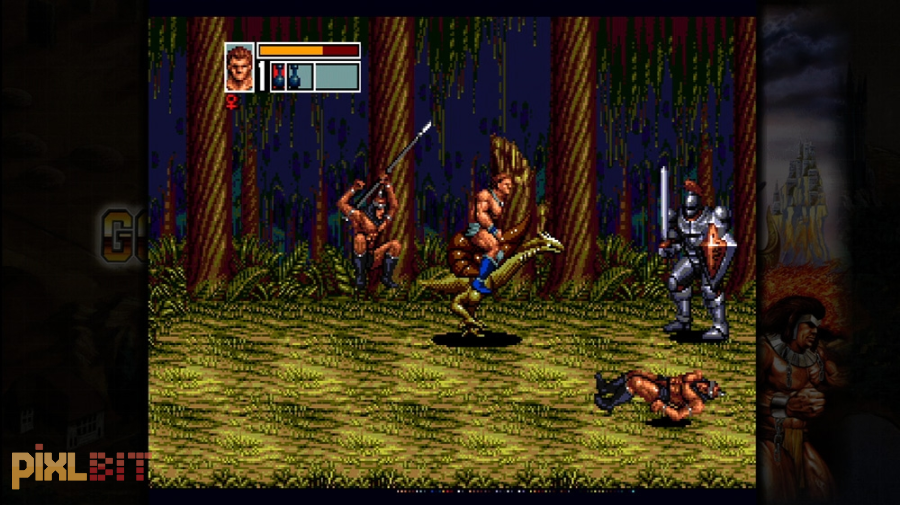Viewport: 900px width, 505px height.
Task: Select the magic potion on teal background
Action: (x=295, y=77)
